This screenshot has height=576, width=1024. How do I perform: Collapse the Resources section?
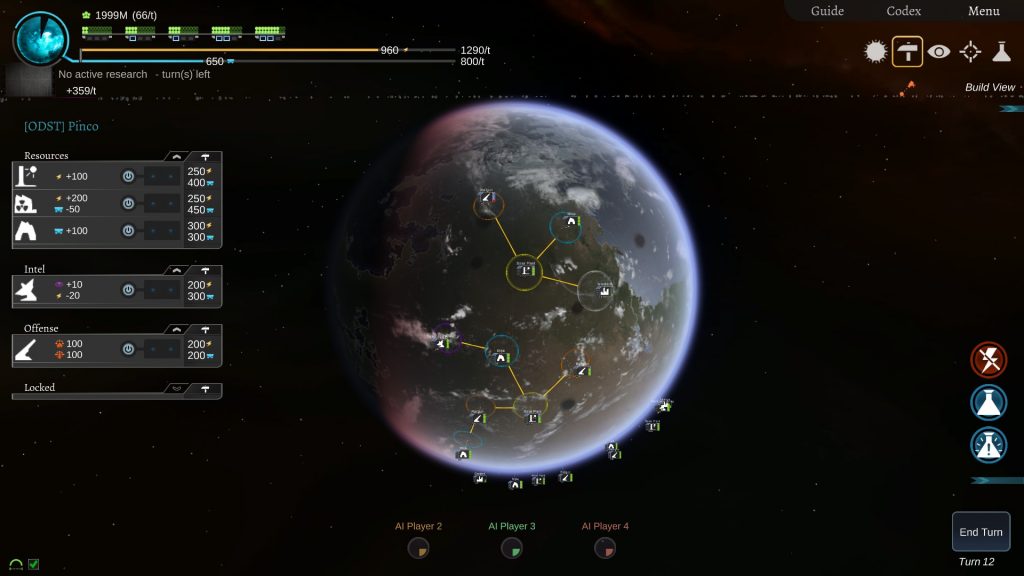click(x=177, y=157)
